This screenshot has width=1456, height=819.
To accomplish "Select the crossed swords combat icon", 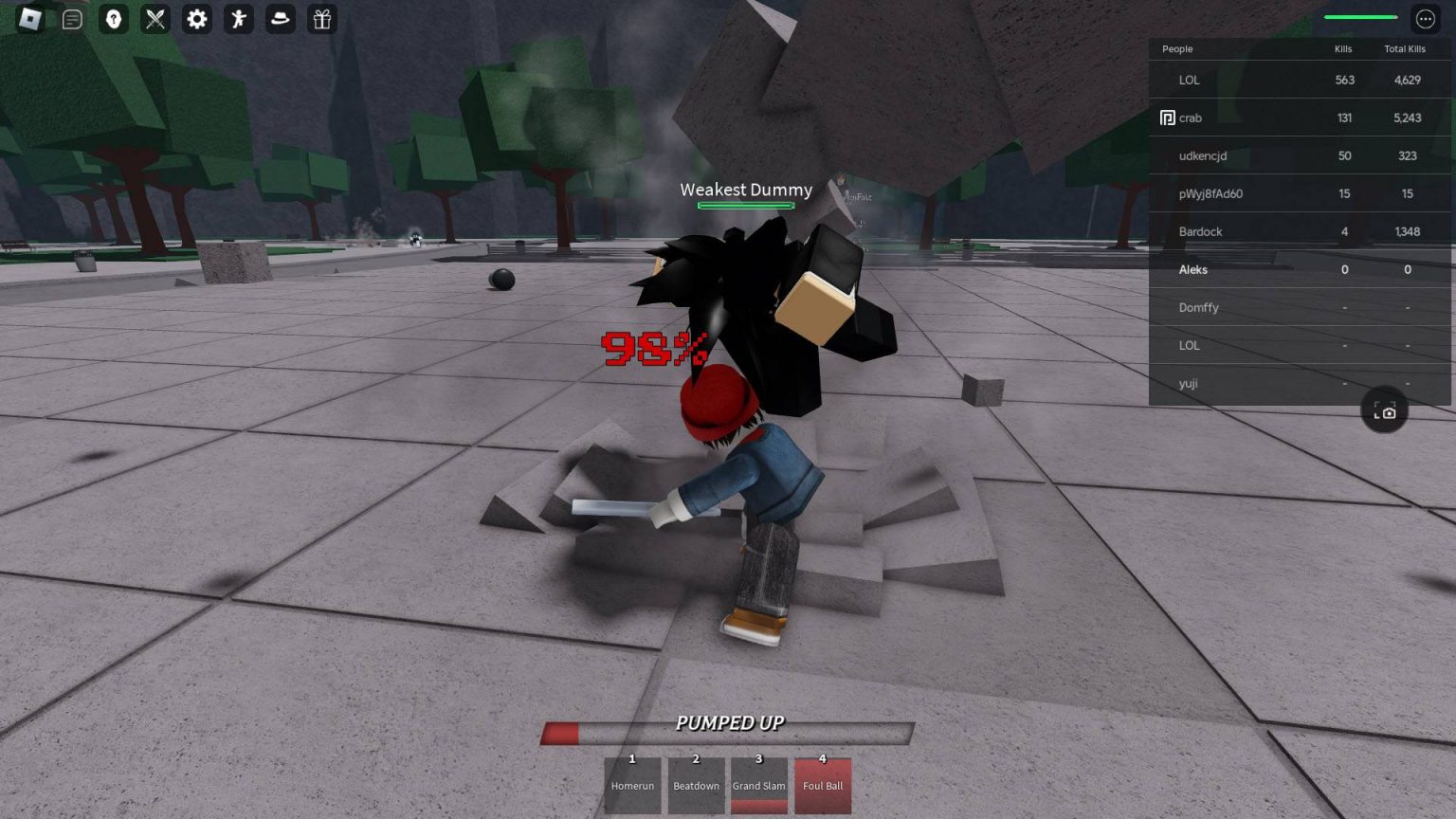I will pos(155,19).
